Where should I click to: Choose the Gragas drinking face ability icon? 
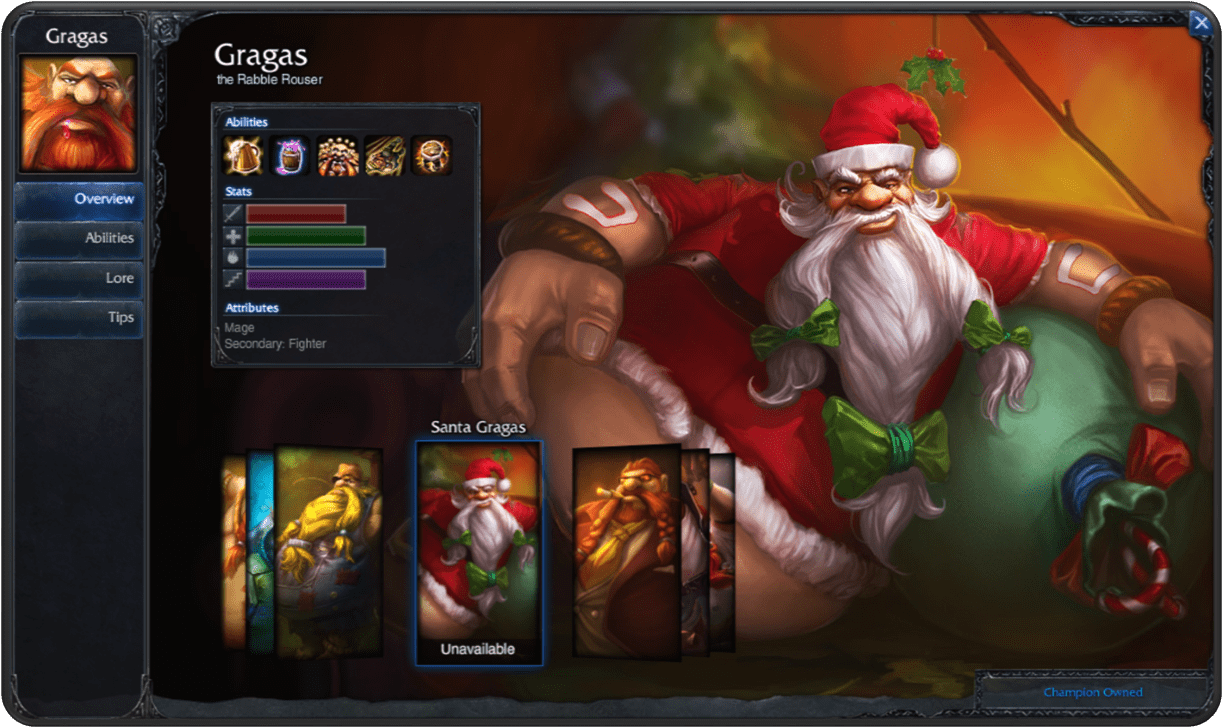click(337, 156)
